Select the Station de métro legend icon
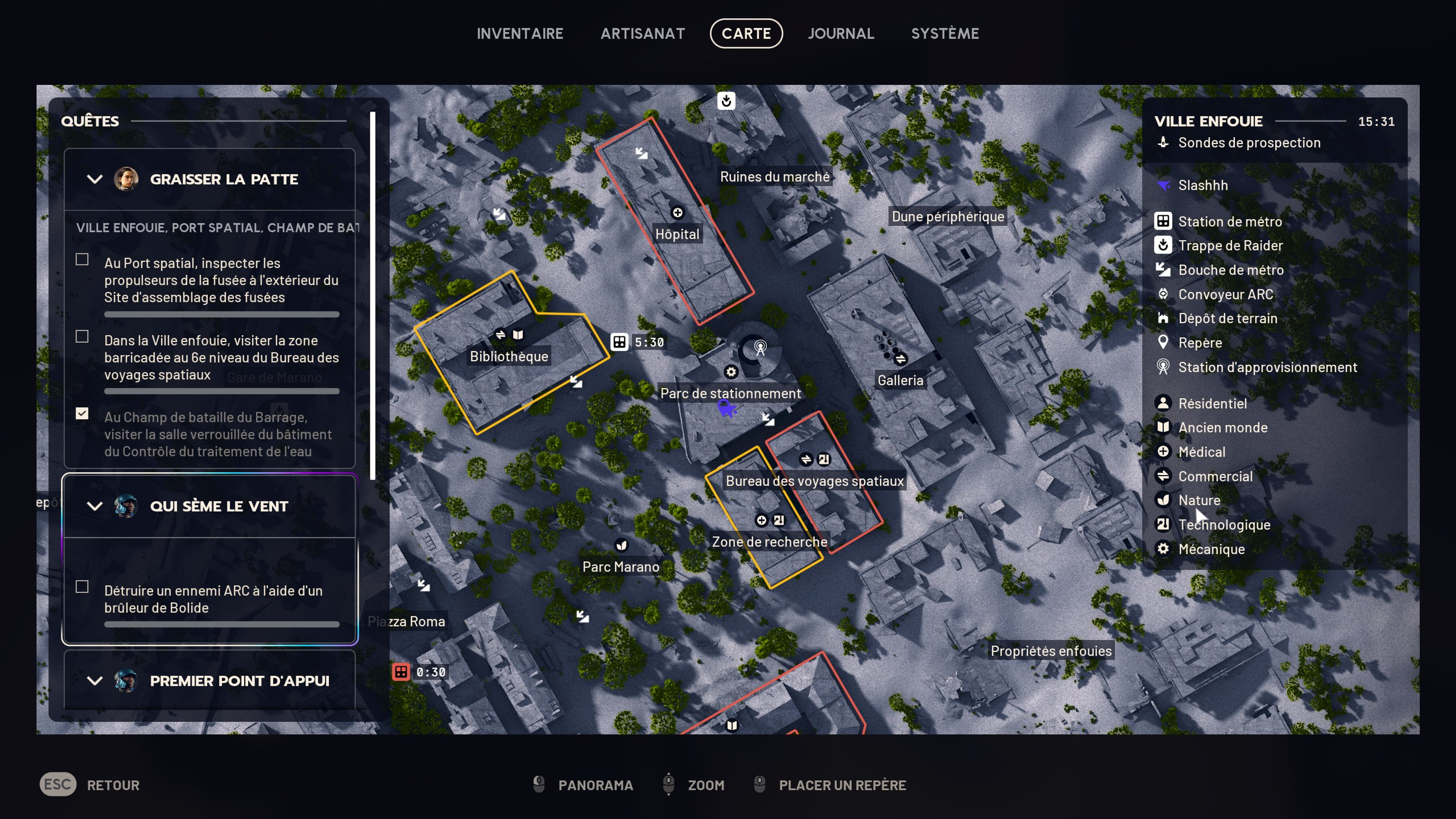The image size is (1456, 819). pyautogui.click(x=1164, y=221)
